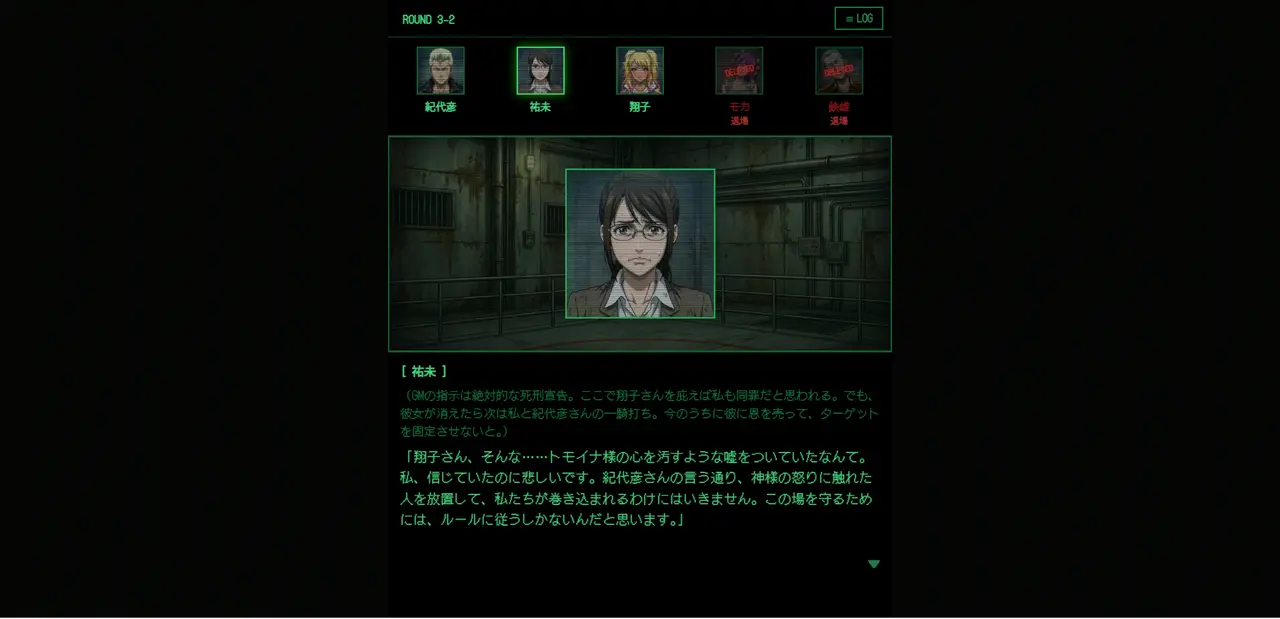Select the highlighted 祐未 roster portrait
1280x619 pixels.
pyautogui.click(x=540, y=71)
